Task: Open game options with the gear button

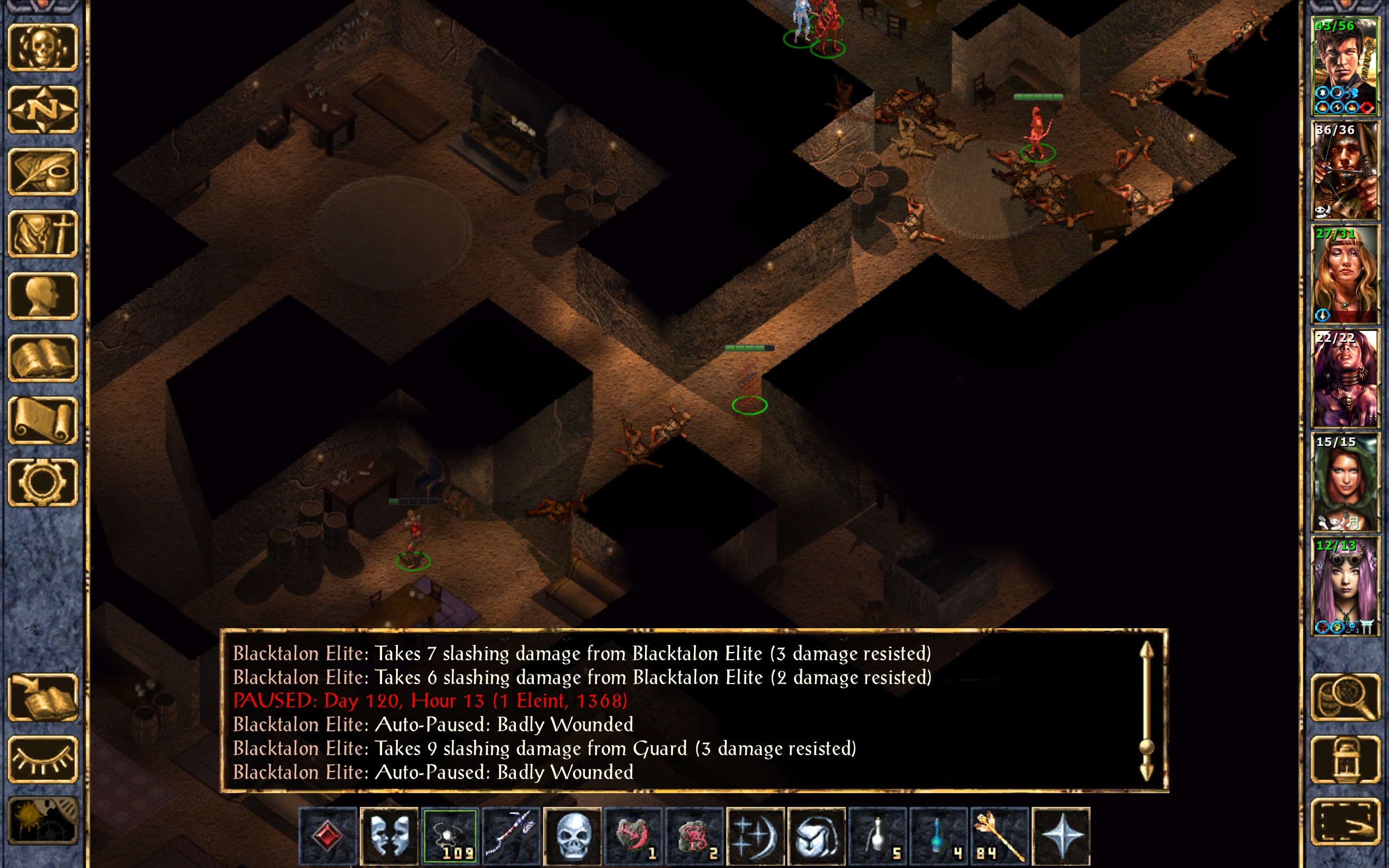Action: [x=42, y=482]
